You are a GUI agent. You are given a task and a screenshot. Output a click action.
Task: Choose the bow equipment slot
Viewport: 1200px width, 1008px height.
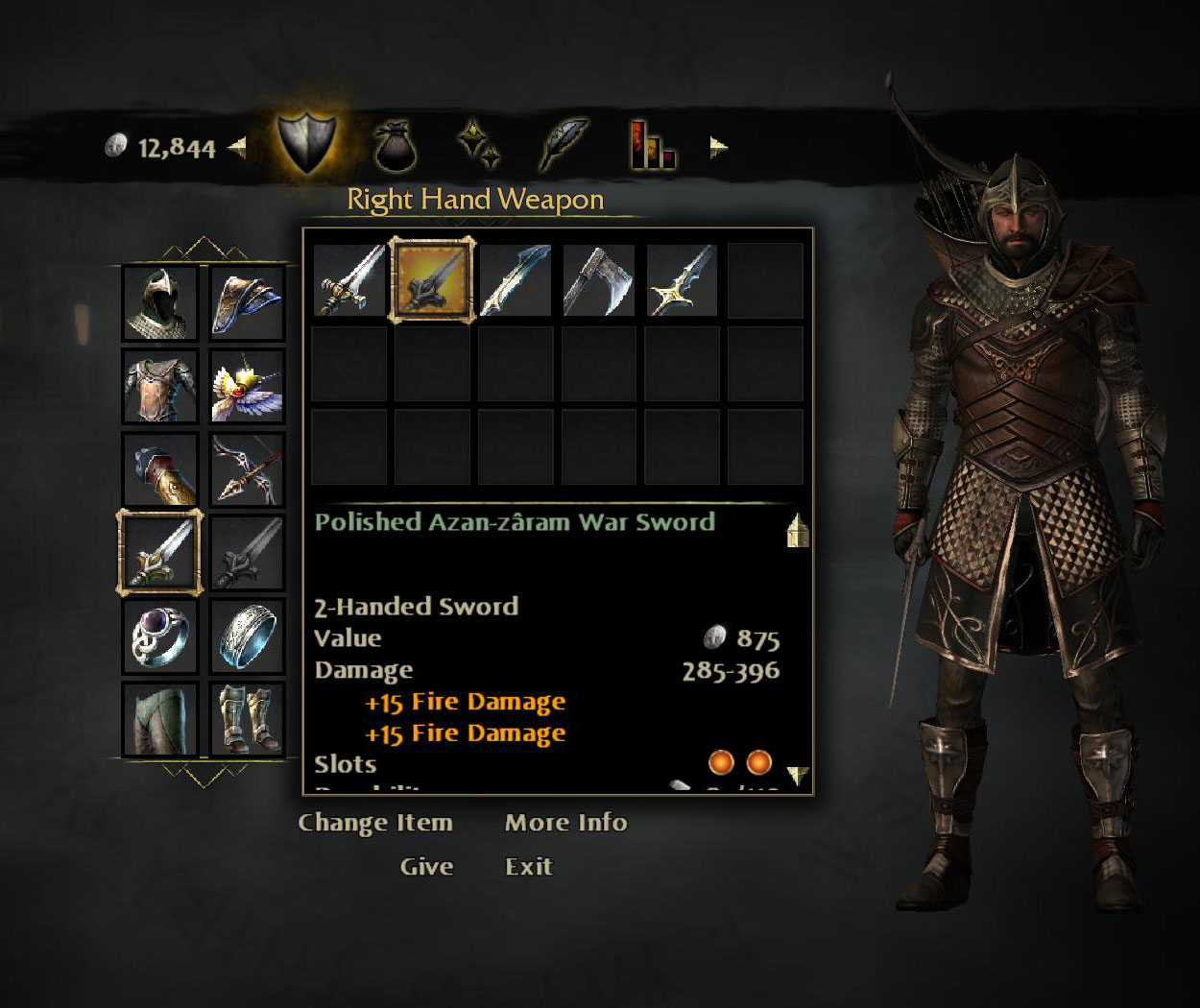pos(247,469)
